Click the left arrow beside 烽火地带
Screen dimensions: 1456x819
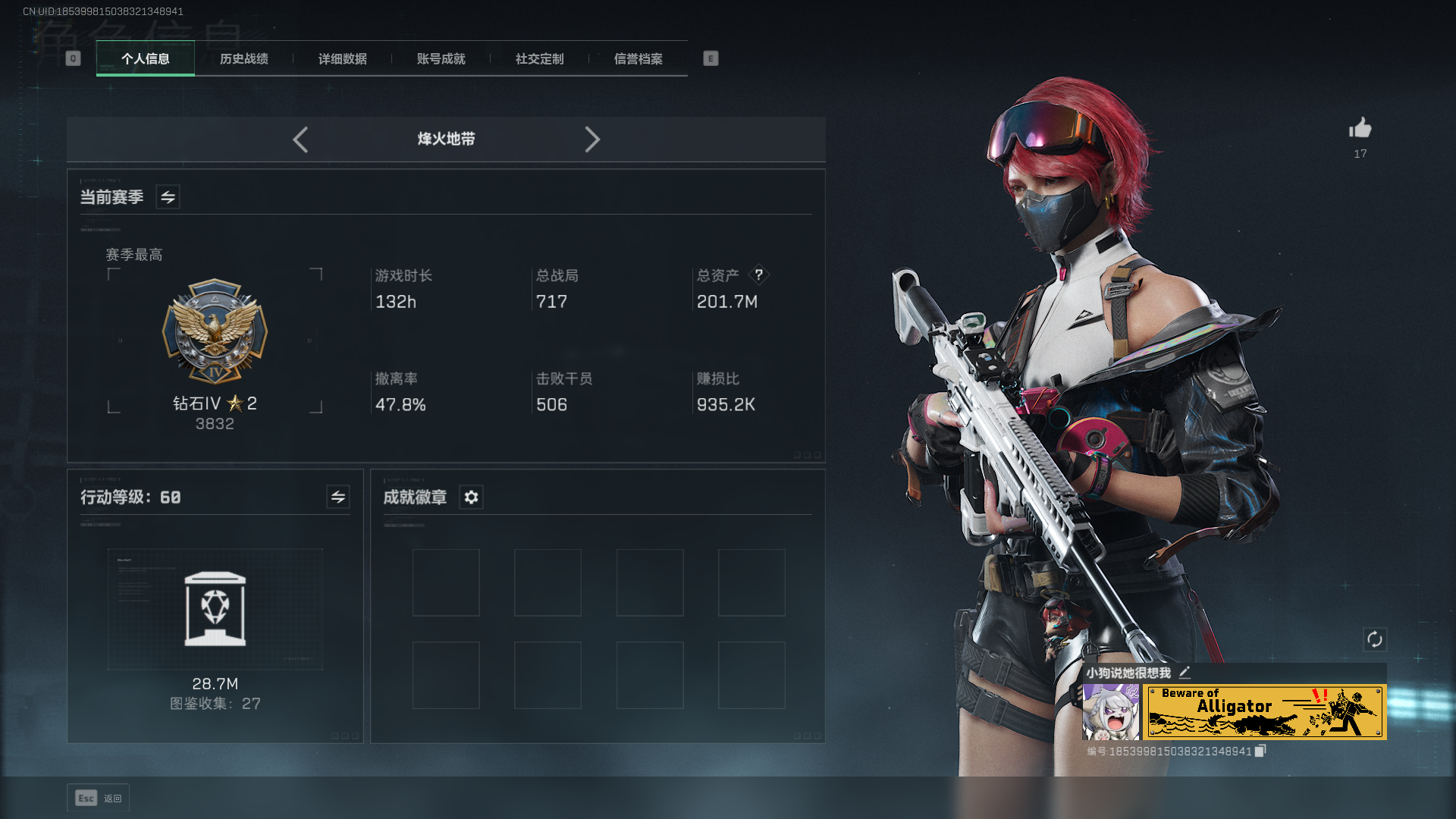[300, 140]
